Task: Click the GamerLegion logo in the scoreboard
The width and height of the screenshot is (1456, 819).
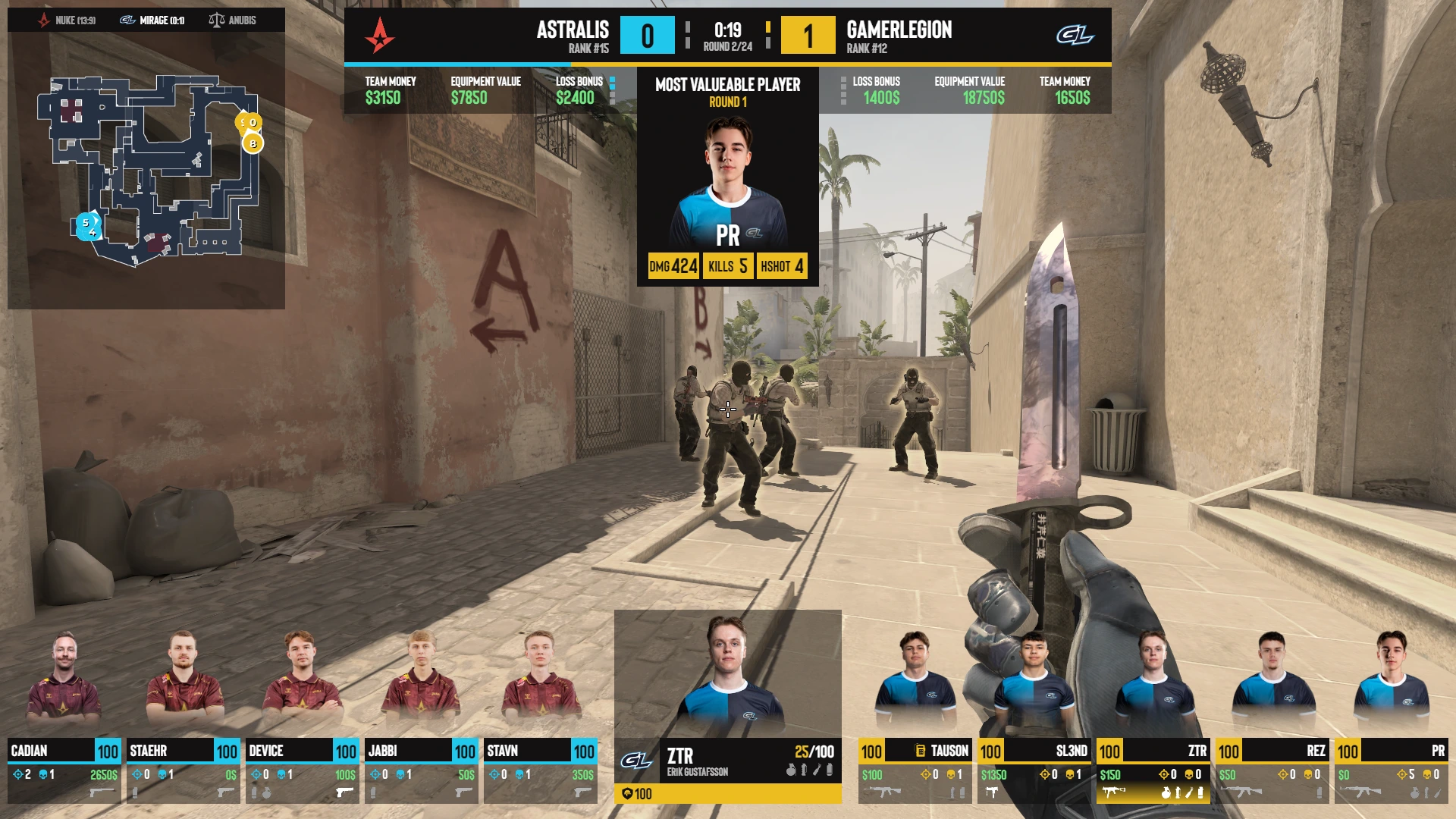Action: [x=1075, y=35]
